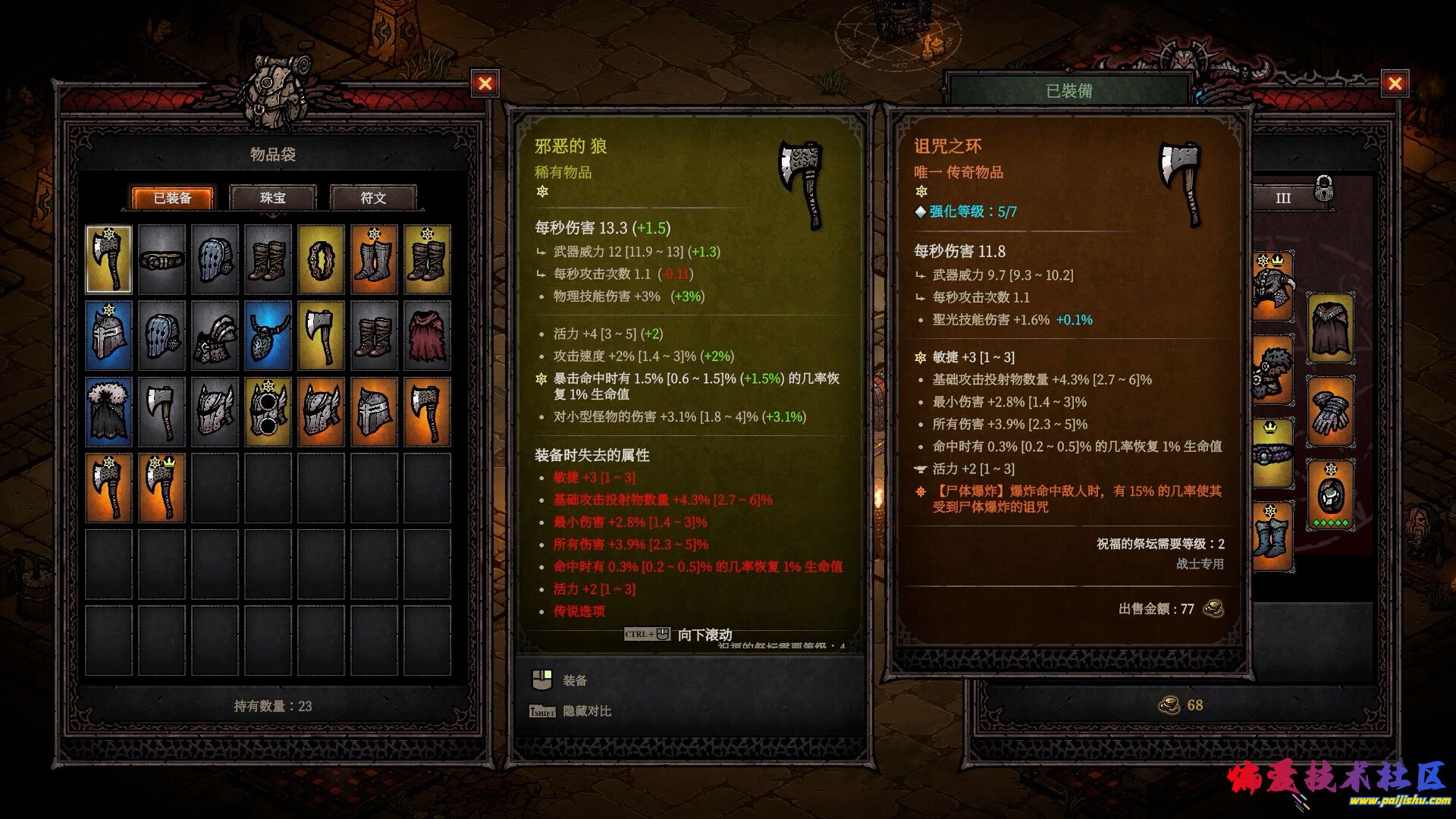Select the equipped gauntlets slot
Viewport: 1456px width, 819px height.
coord(1329,412)
